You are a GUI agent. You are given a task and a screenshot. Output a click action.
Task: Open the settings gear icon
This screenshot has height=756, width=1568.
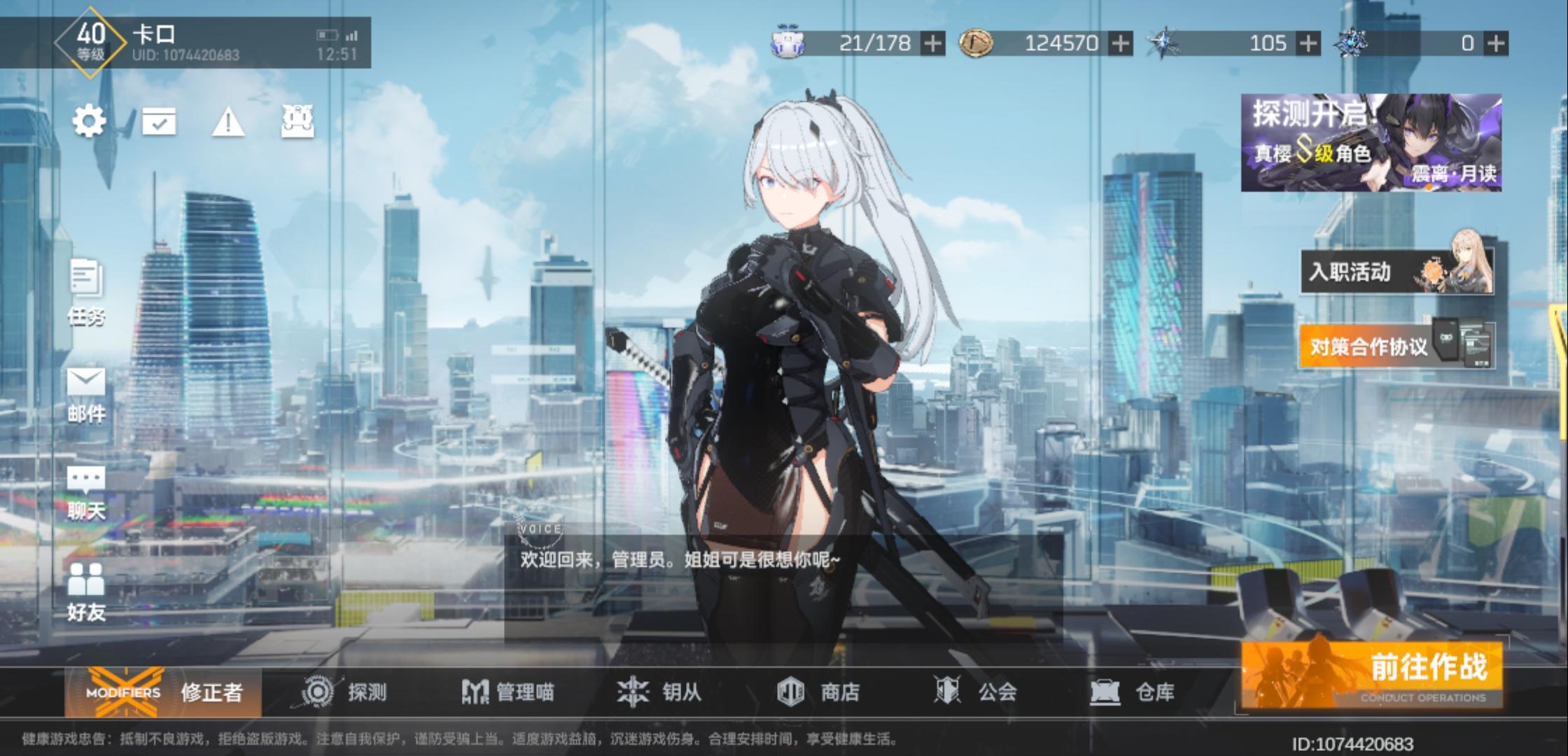tap(88, 120)
